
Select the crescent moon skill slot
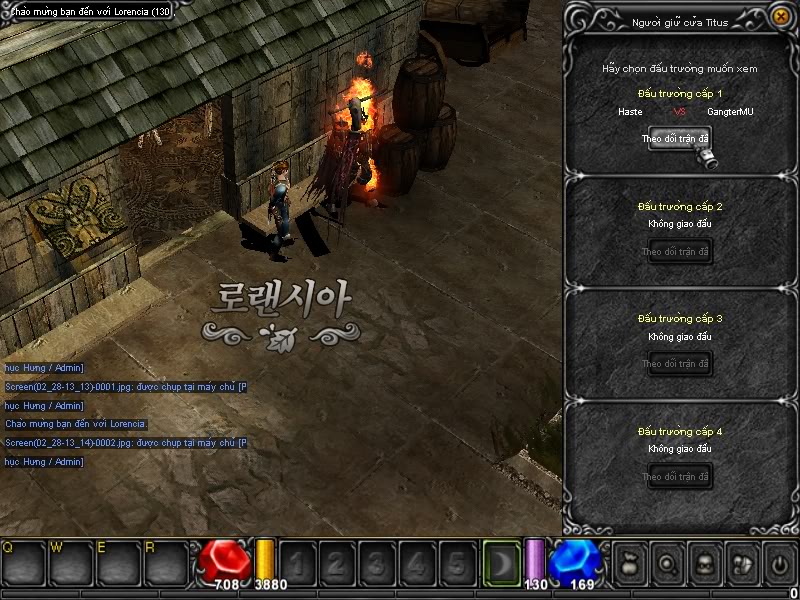(x=501, y=563)
